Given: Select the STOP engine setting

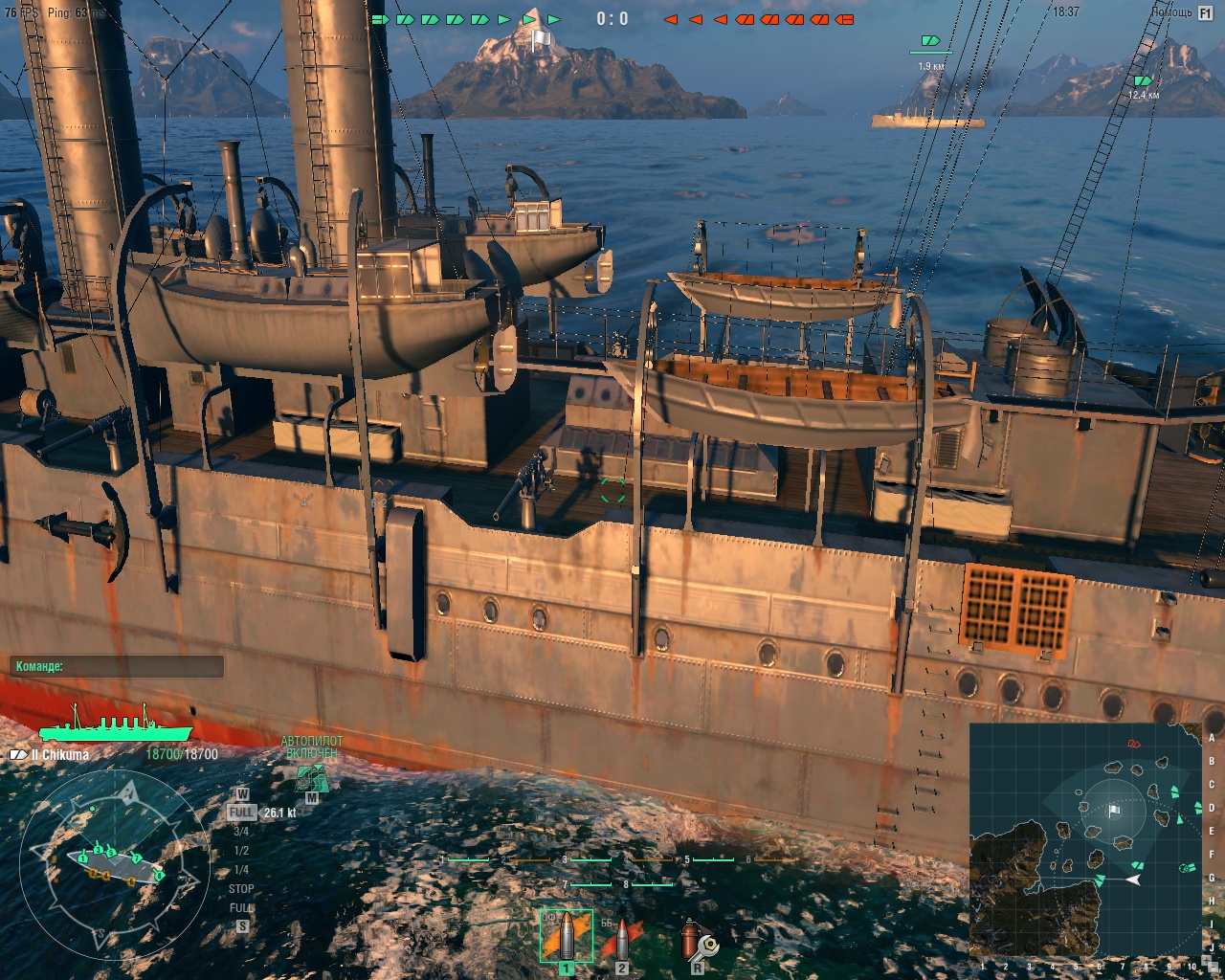Looking at the screenshot, I should tap(241, 889).
